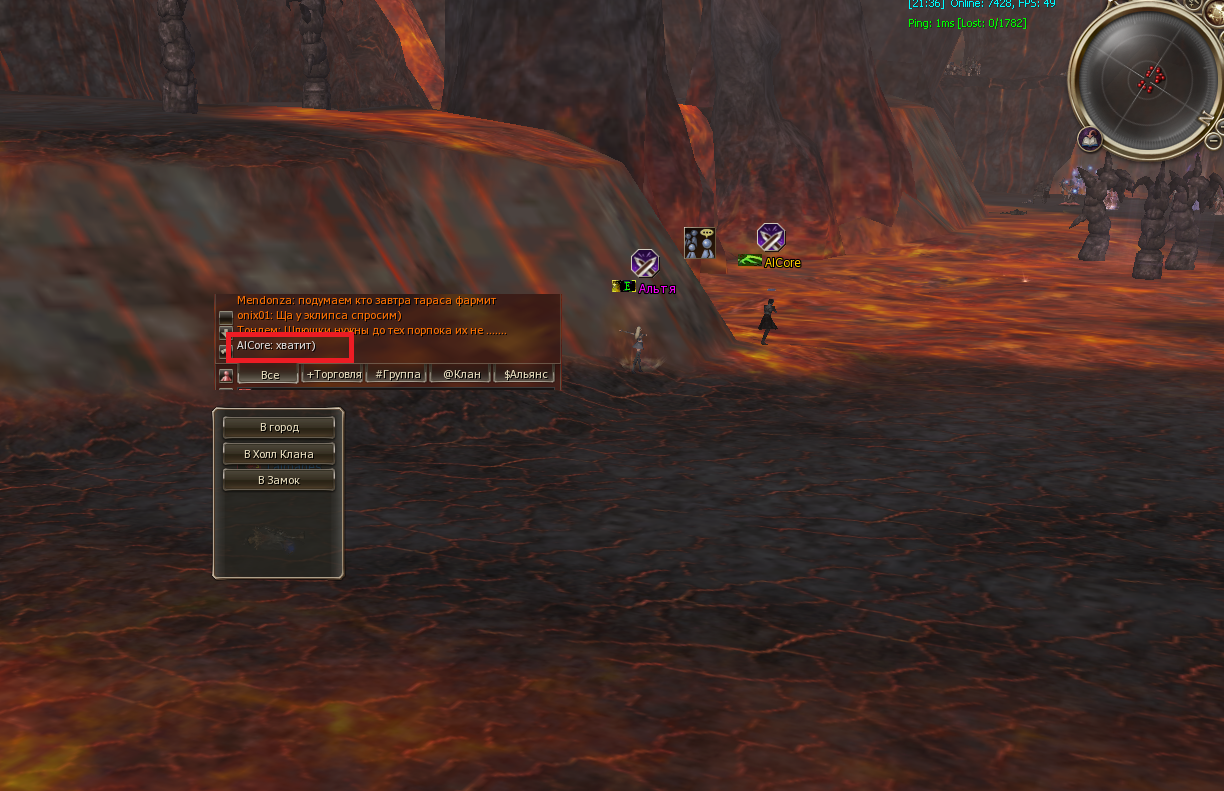Screen dimensions: 1224x791
Task: Click the red figure icon beside chat tabs
Action: [x=226, y=375]
